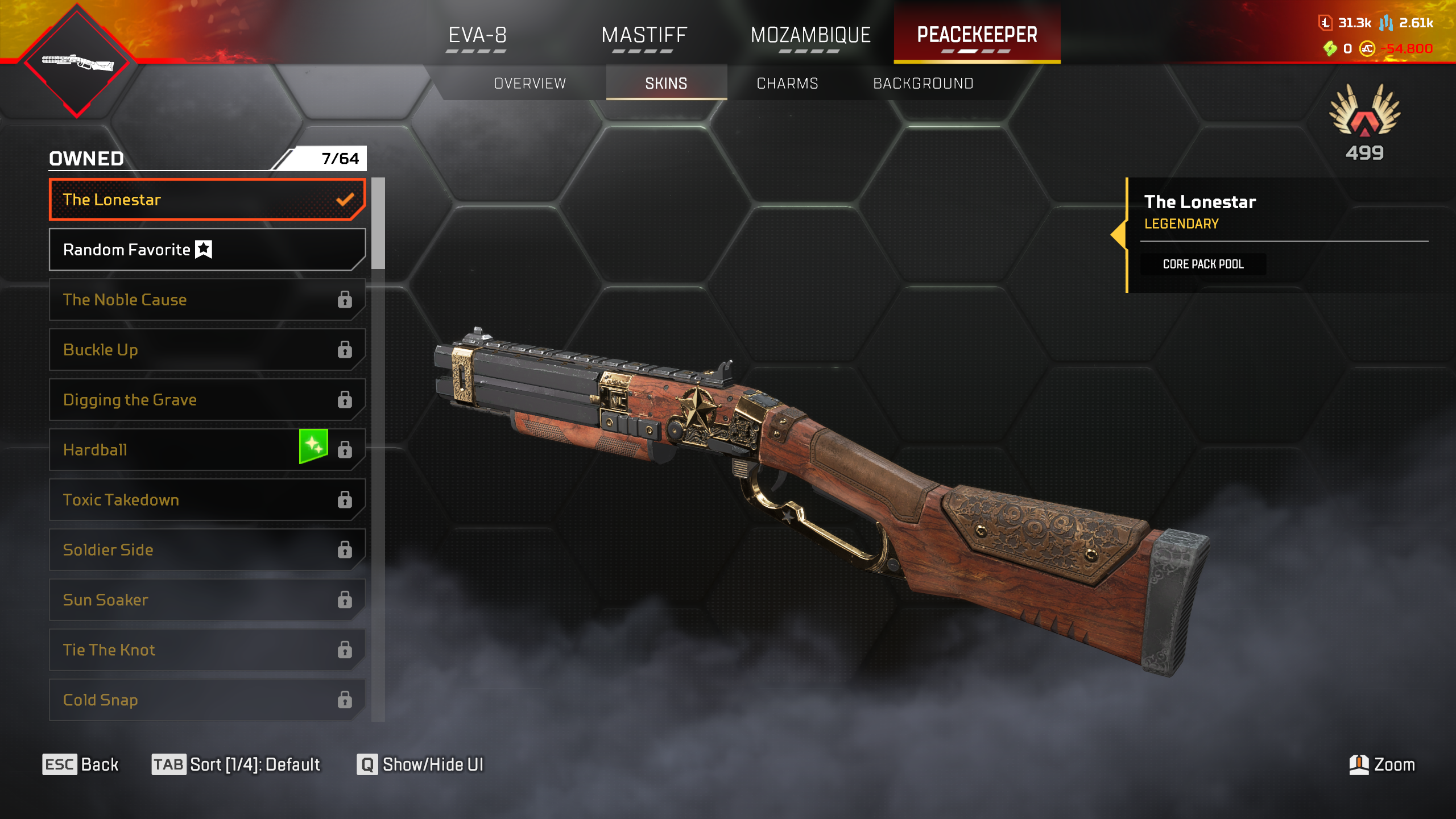Select the Toxic Takedown skin
Image resolution: width=1456 pixels, height=819 pixels.
click(x=207, y=500)
